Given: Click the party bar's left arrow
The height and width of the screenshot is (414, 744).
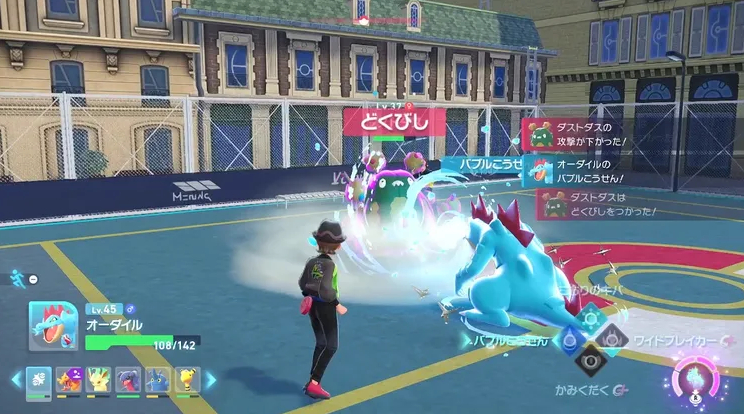Looking at the screenshot, I should tap(16, 380).
